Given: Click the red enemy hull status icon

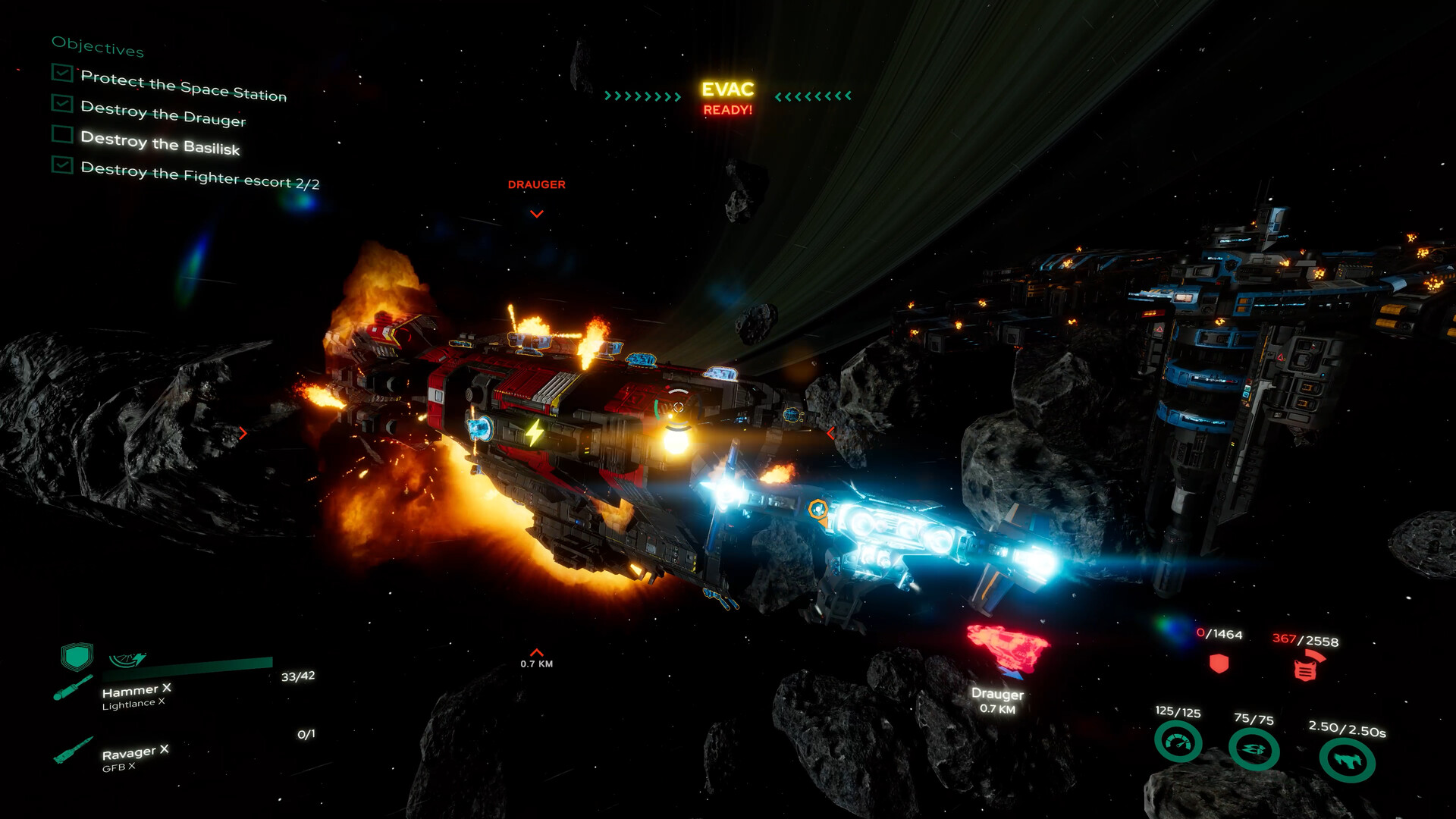Looking at the screenshot, I should click(x=1306, y=668).
